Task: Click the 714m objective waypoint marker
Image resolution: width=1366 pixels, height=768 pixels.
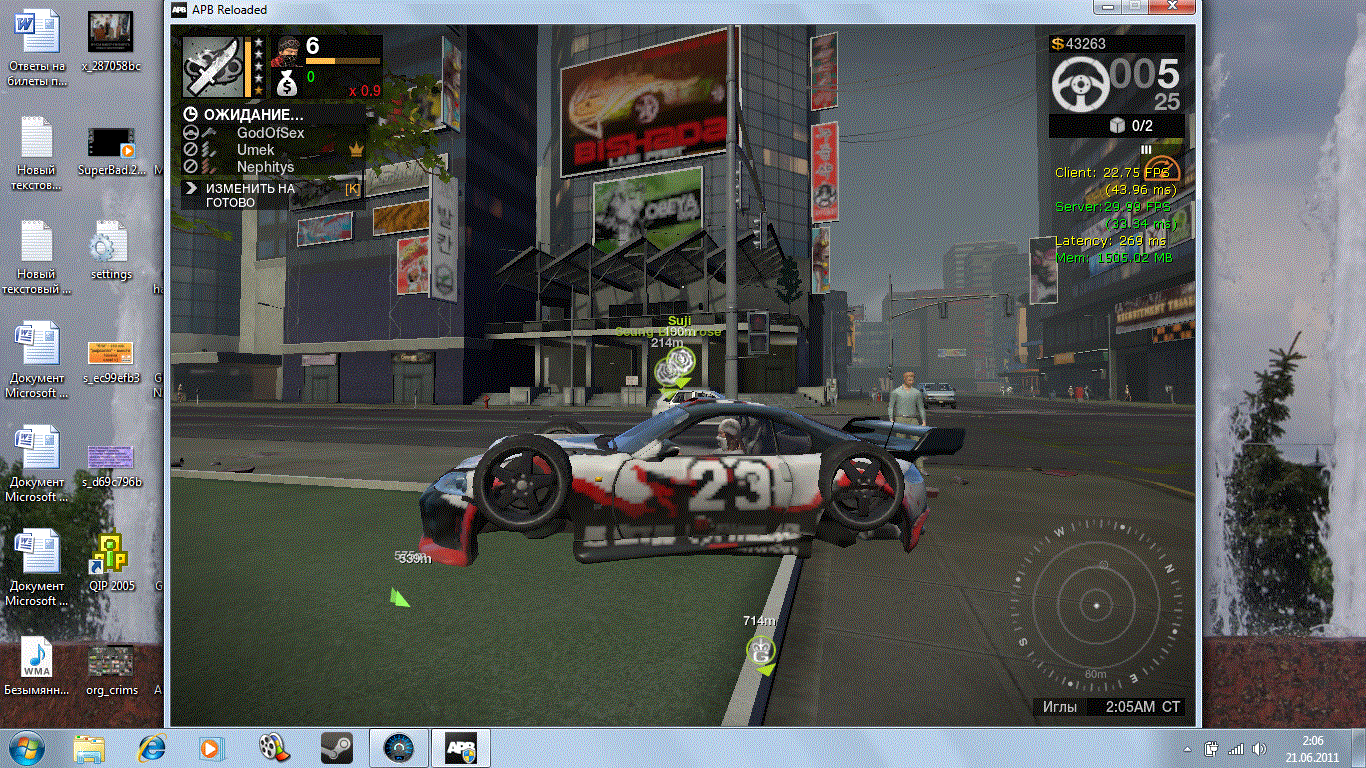Action: 762,651
